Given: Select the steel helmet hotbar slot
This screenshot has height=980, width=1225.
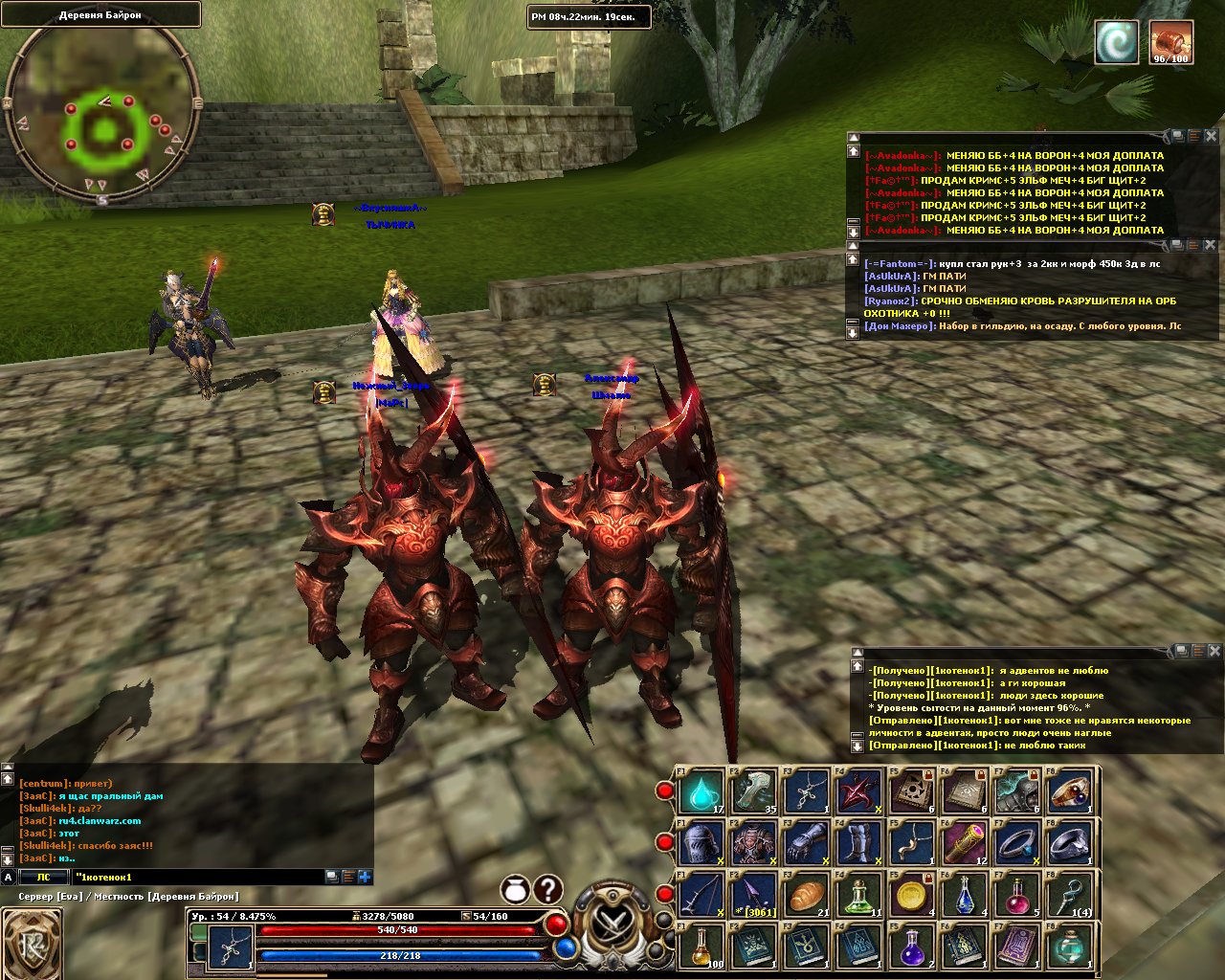Looking at the screenshot, I should pyautogui.click(x=702, y=844).
